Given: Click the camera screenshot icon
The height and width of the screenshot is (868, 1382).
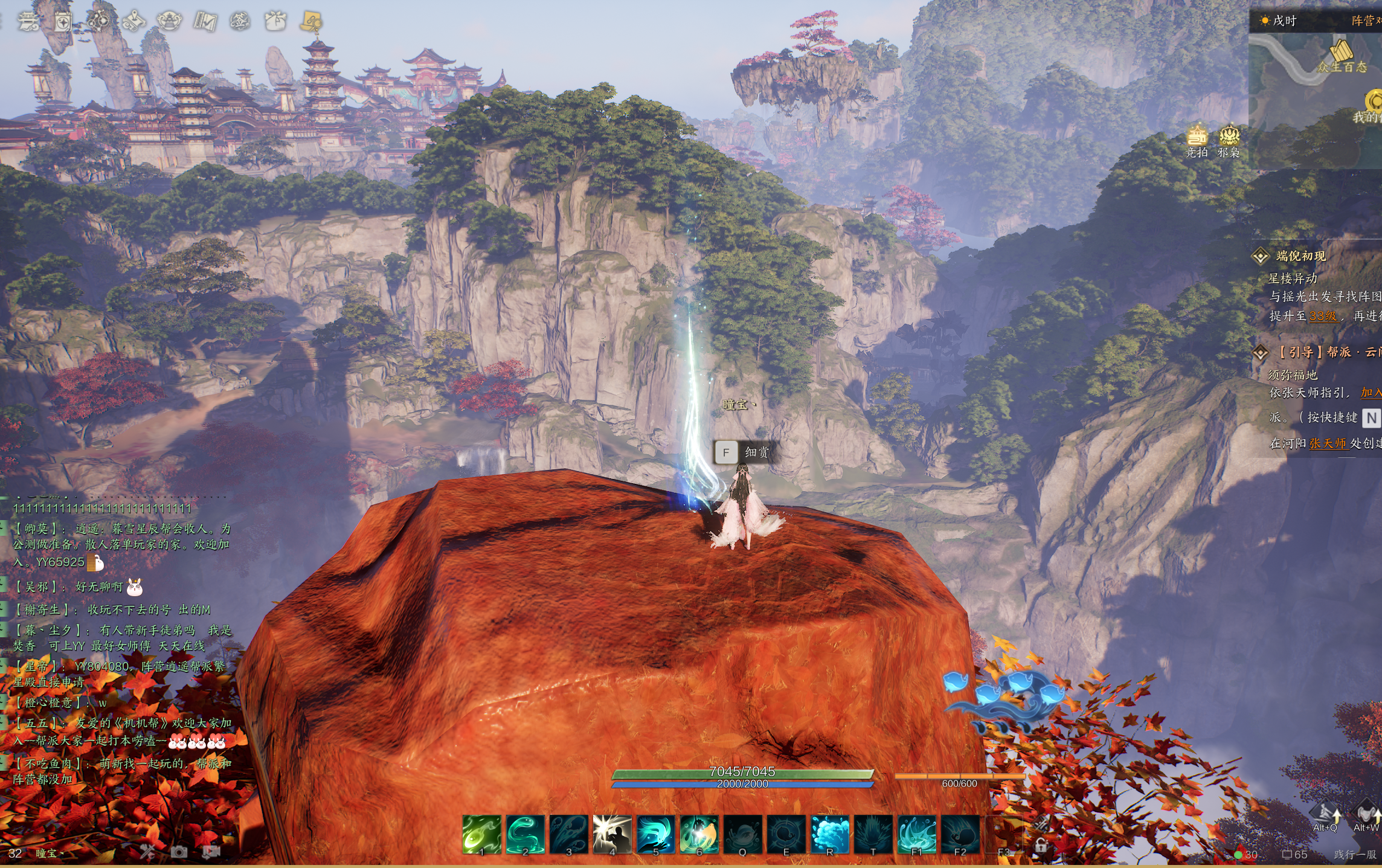Looking at the screenshot, I should pyautogui.click(x=179, y=852).
